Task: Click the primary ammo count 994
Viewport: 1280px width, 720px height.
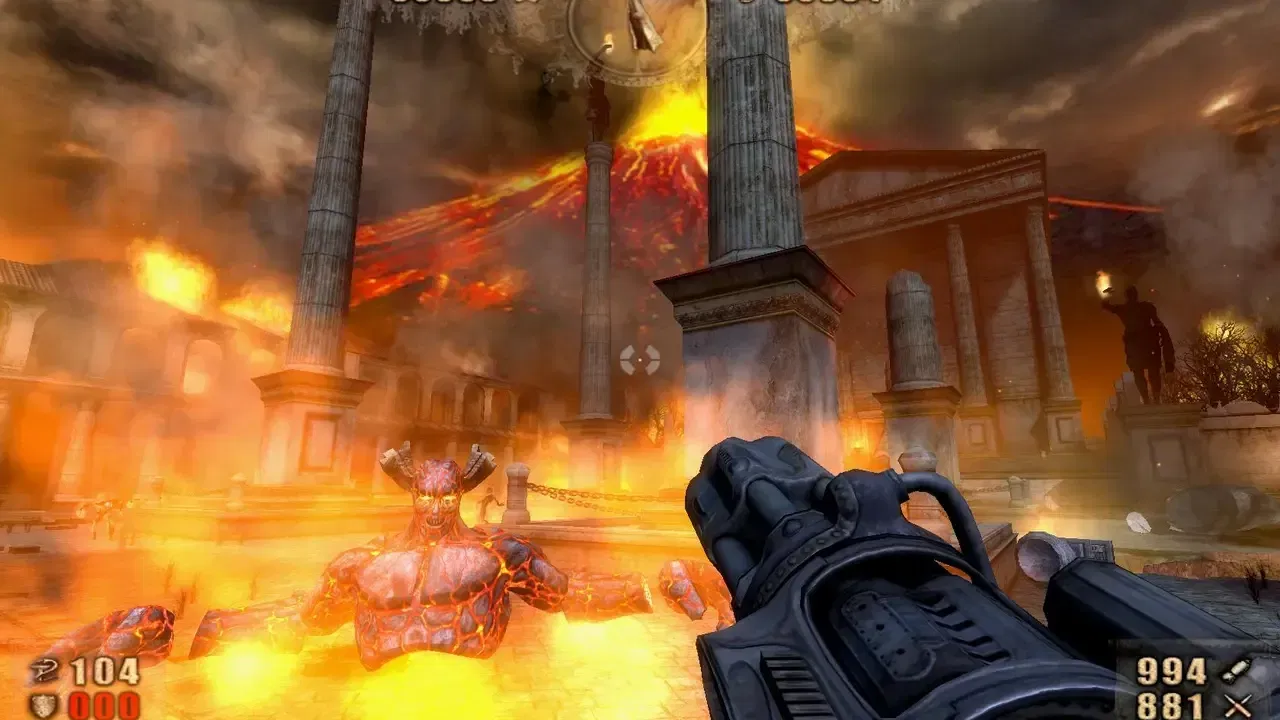Action: 1170,670
